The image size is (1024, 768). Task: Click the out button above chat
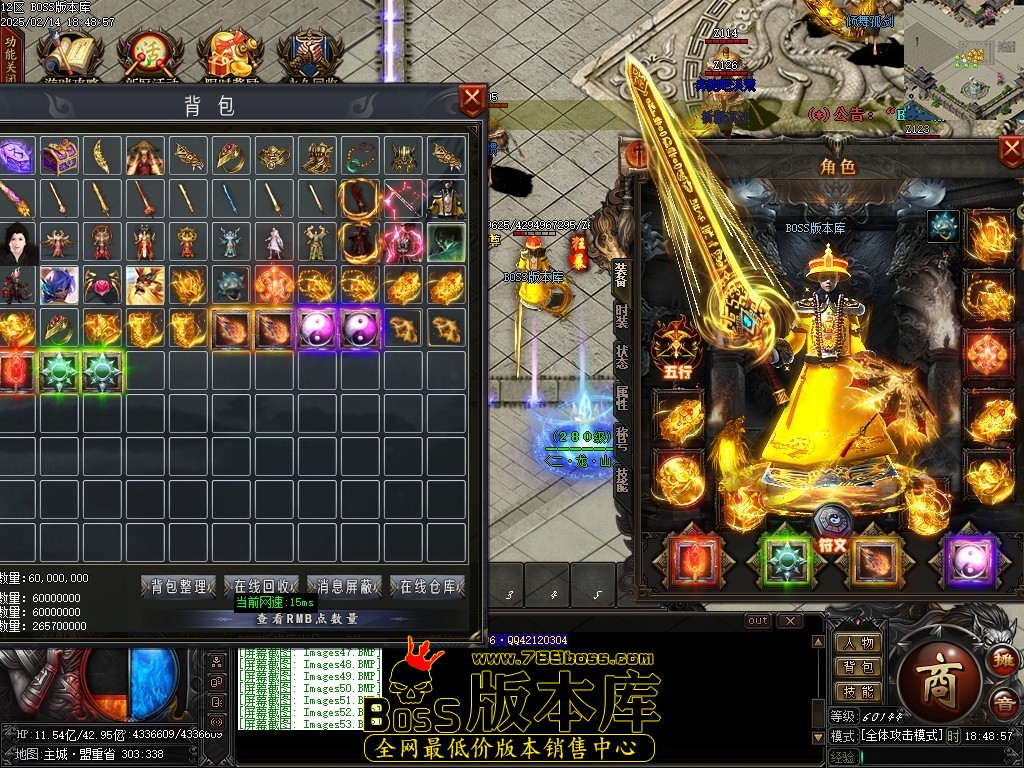point(759,621)
